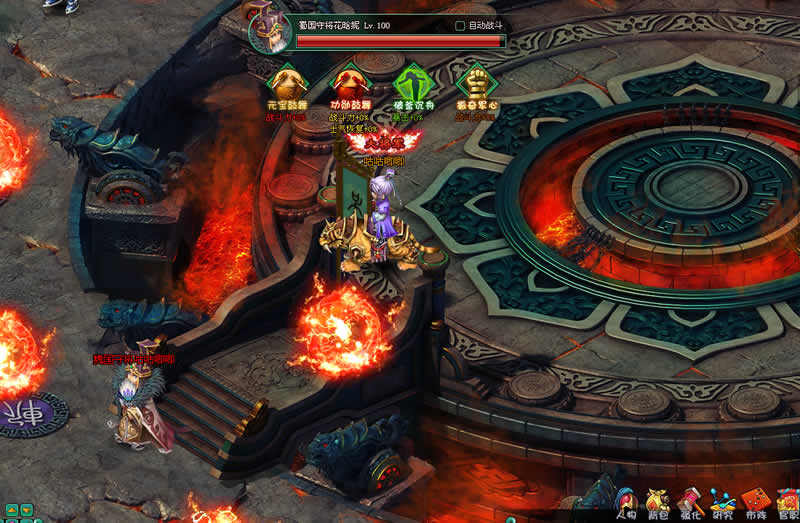Open the 强化 hammer enhancement menu

[x=691, y=503]
